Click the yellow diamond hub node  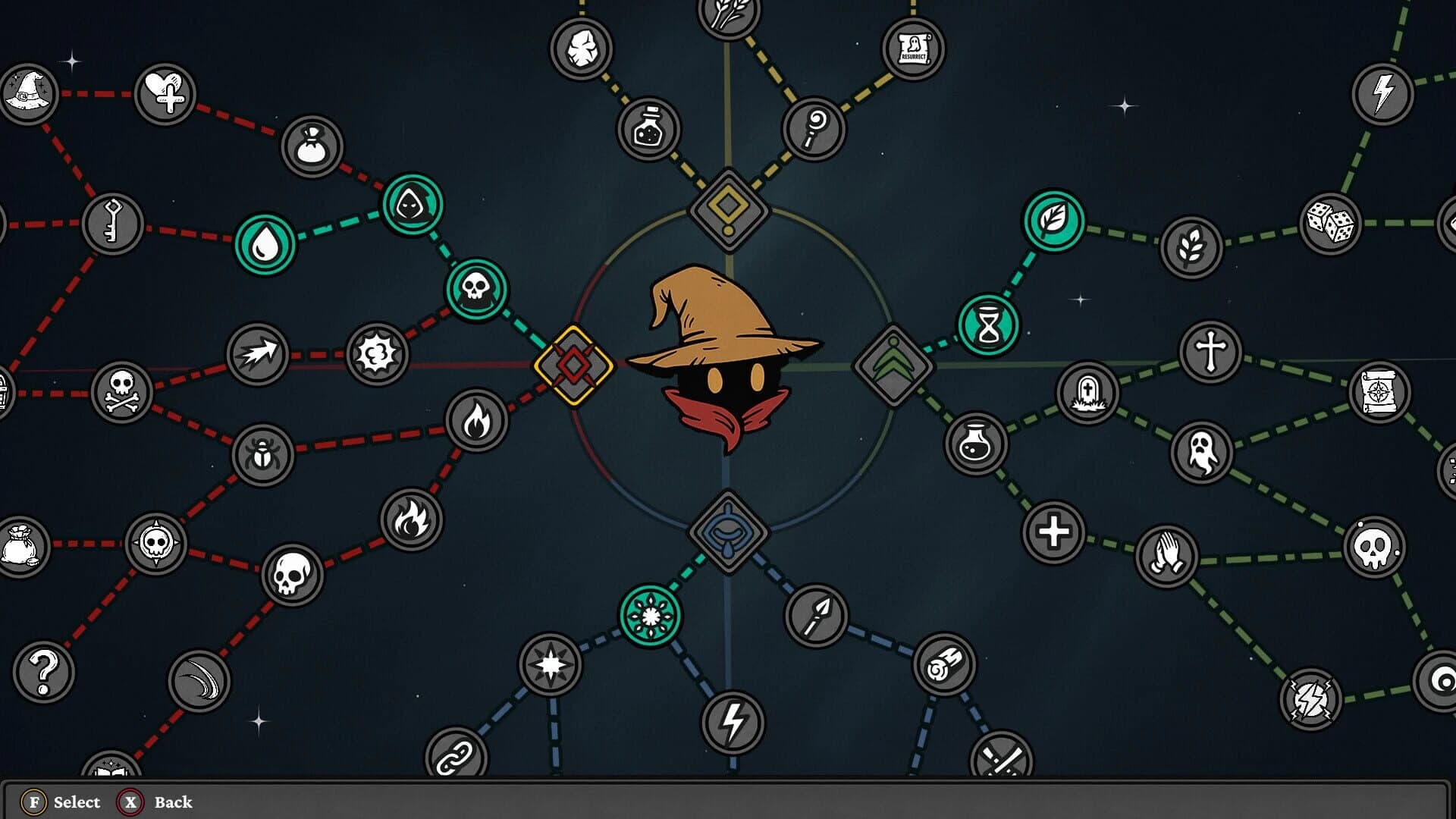point(728,209)
